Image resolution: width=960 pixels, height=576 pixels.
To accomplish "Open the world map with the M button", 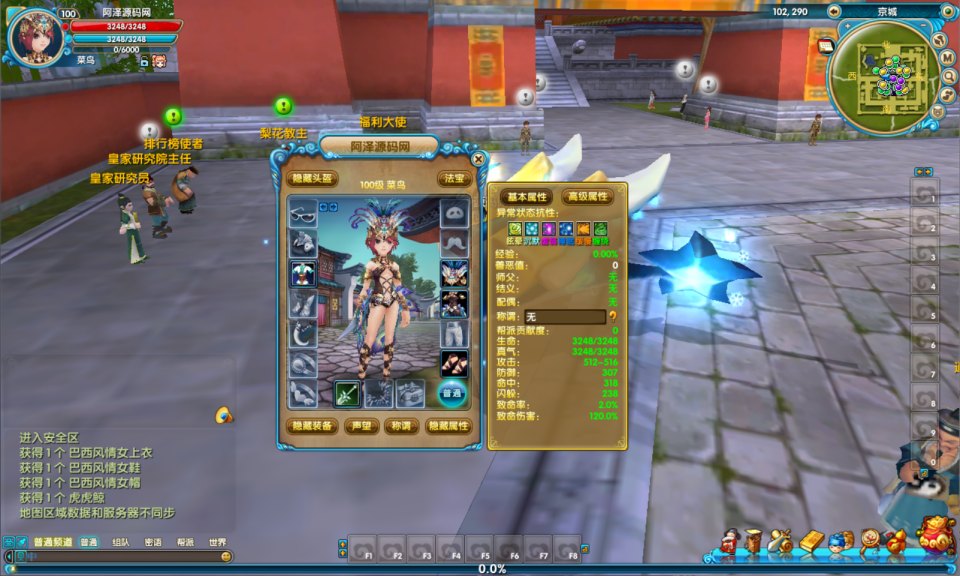I will click(x=946, y=58).
